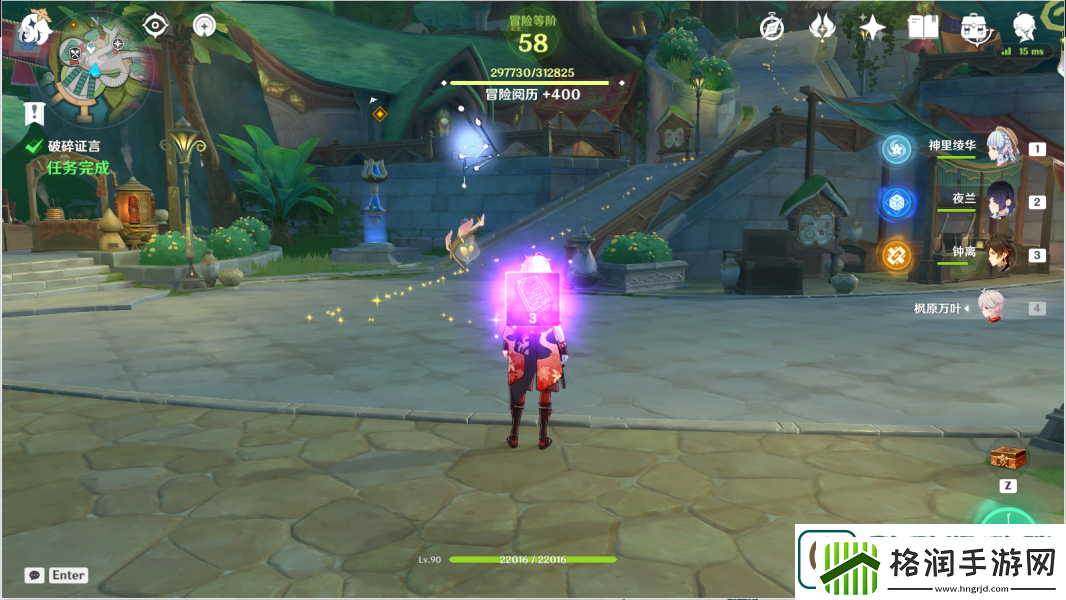The image size is (1066, 600).
Task: Open the map from the minimap
Action: 97,55
